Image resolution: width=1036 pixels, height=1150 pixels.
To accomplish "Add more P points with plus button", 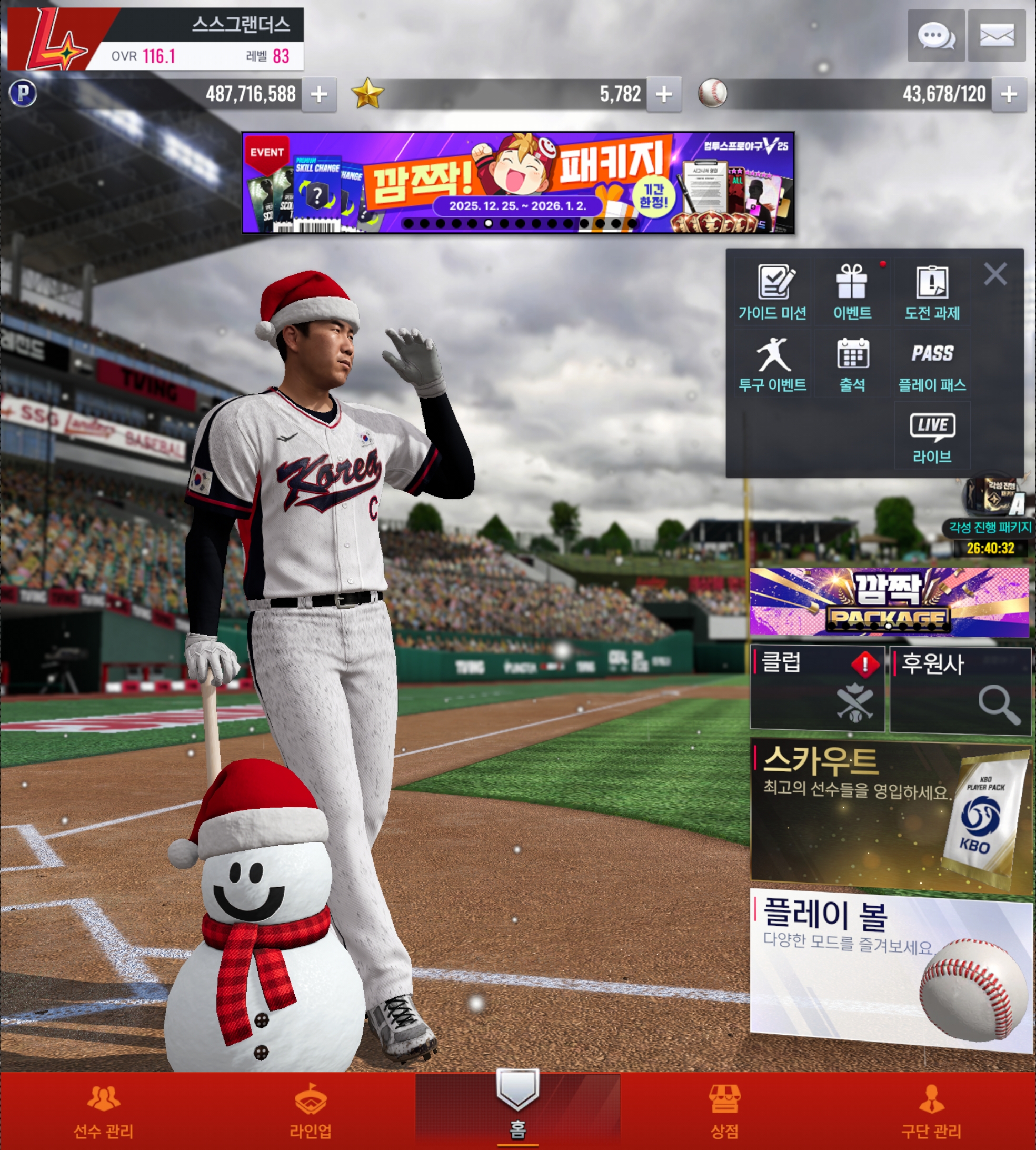I will pos(319,94).
